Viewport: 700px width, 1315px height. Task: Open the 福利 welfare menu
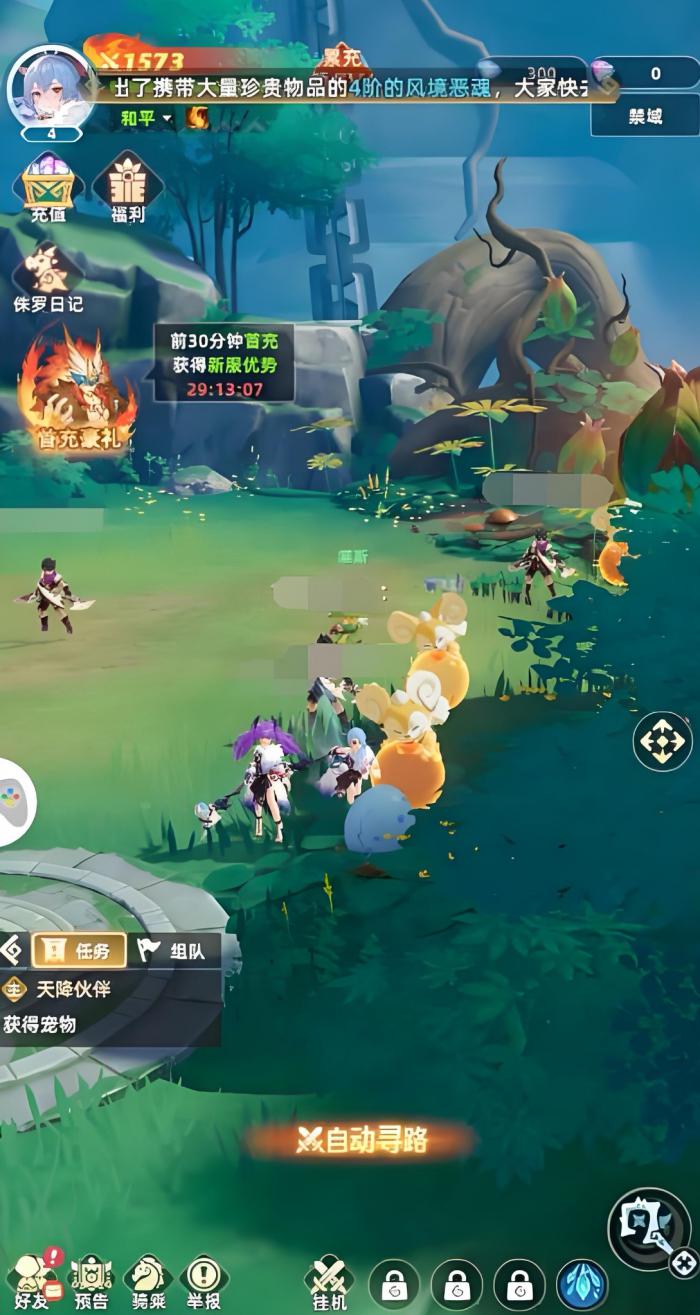click(x=128, y=186)
